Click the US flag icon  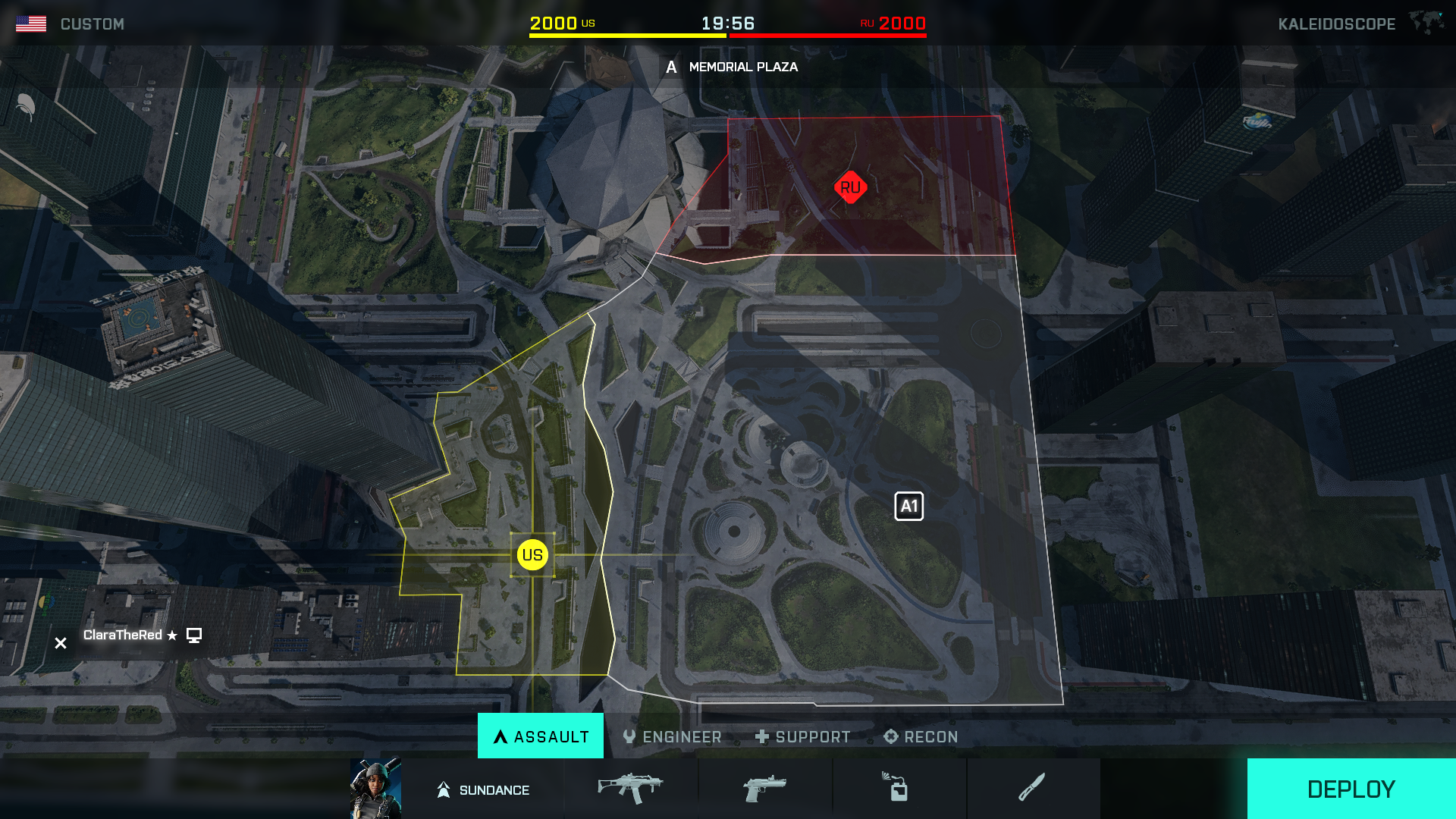[x=32, y=22]
